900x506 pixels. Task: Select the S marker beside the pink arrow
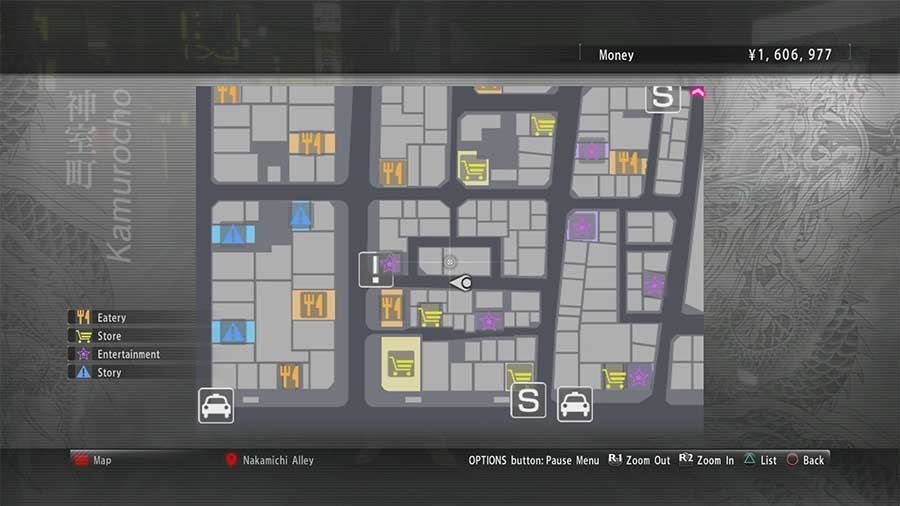click(663, 97)
